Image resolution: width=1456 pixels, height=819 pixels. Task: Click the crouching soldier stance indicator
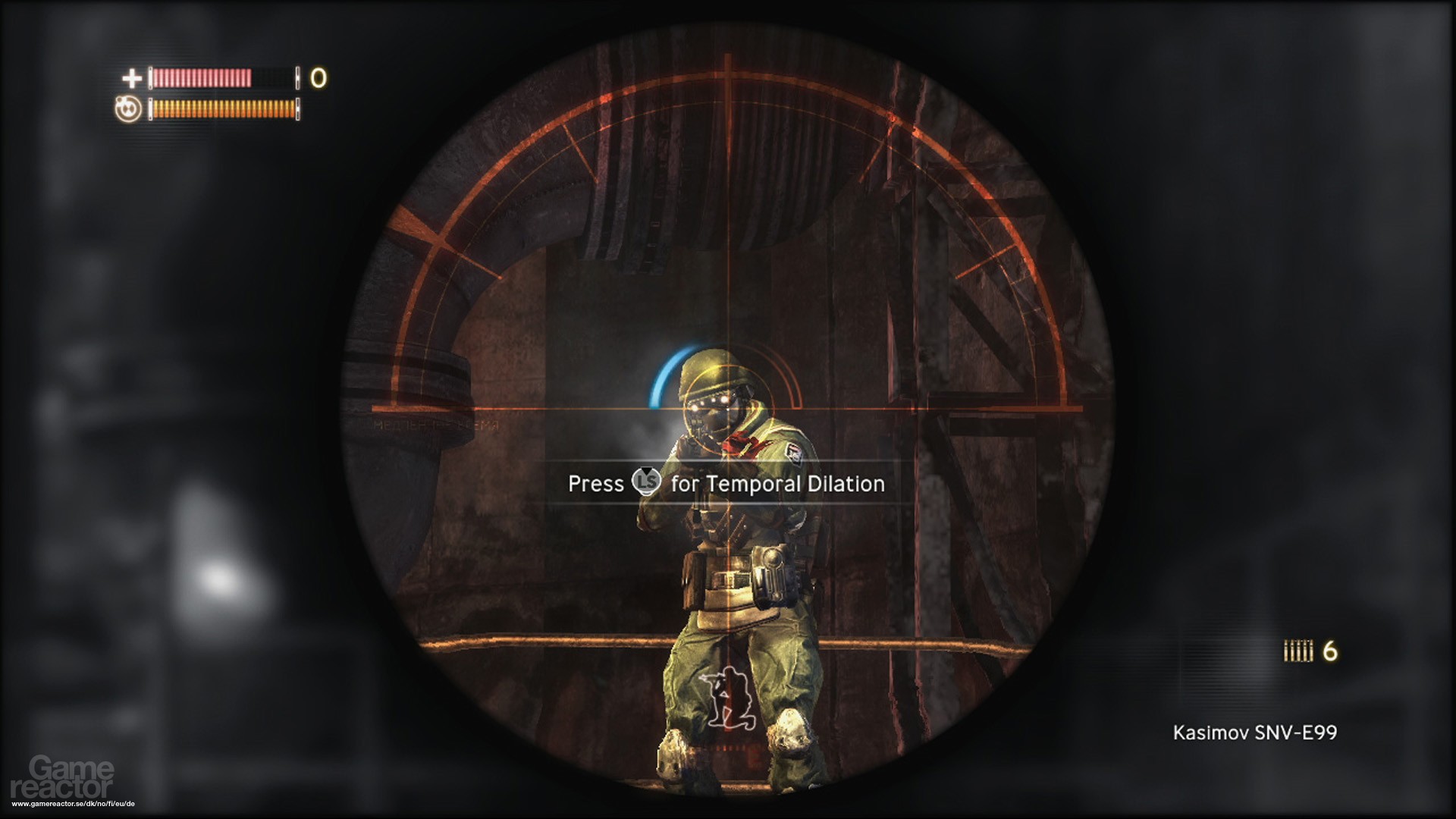tap(726, 696)
